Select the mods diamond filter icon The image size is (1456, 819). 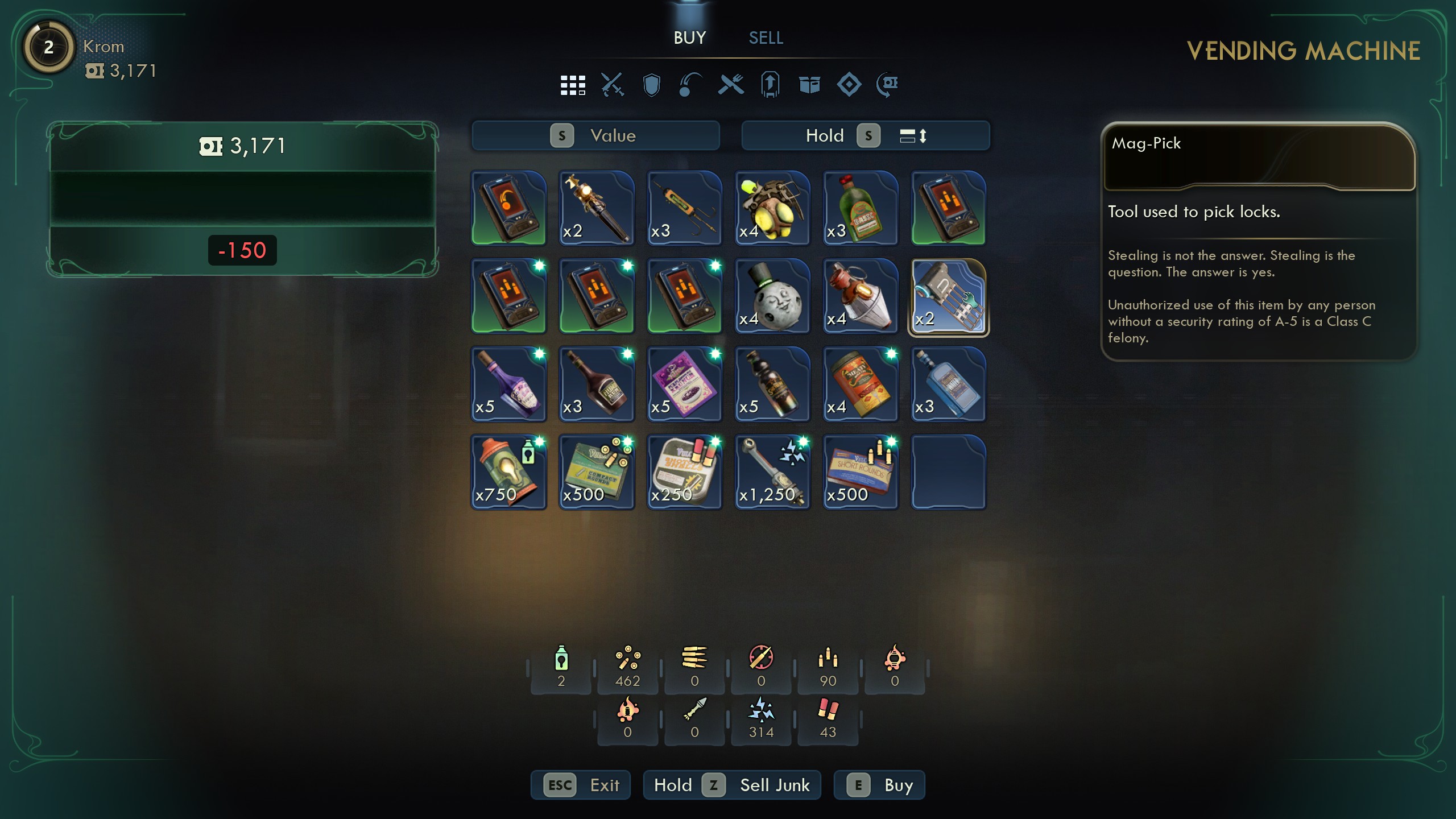tap(849, 85)
